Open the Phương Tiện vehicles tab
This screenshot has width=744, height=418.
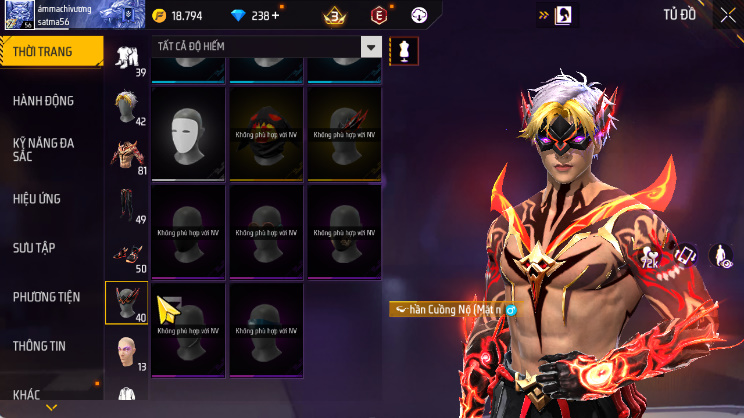46,297
